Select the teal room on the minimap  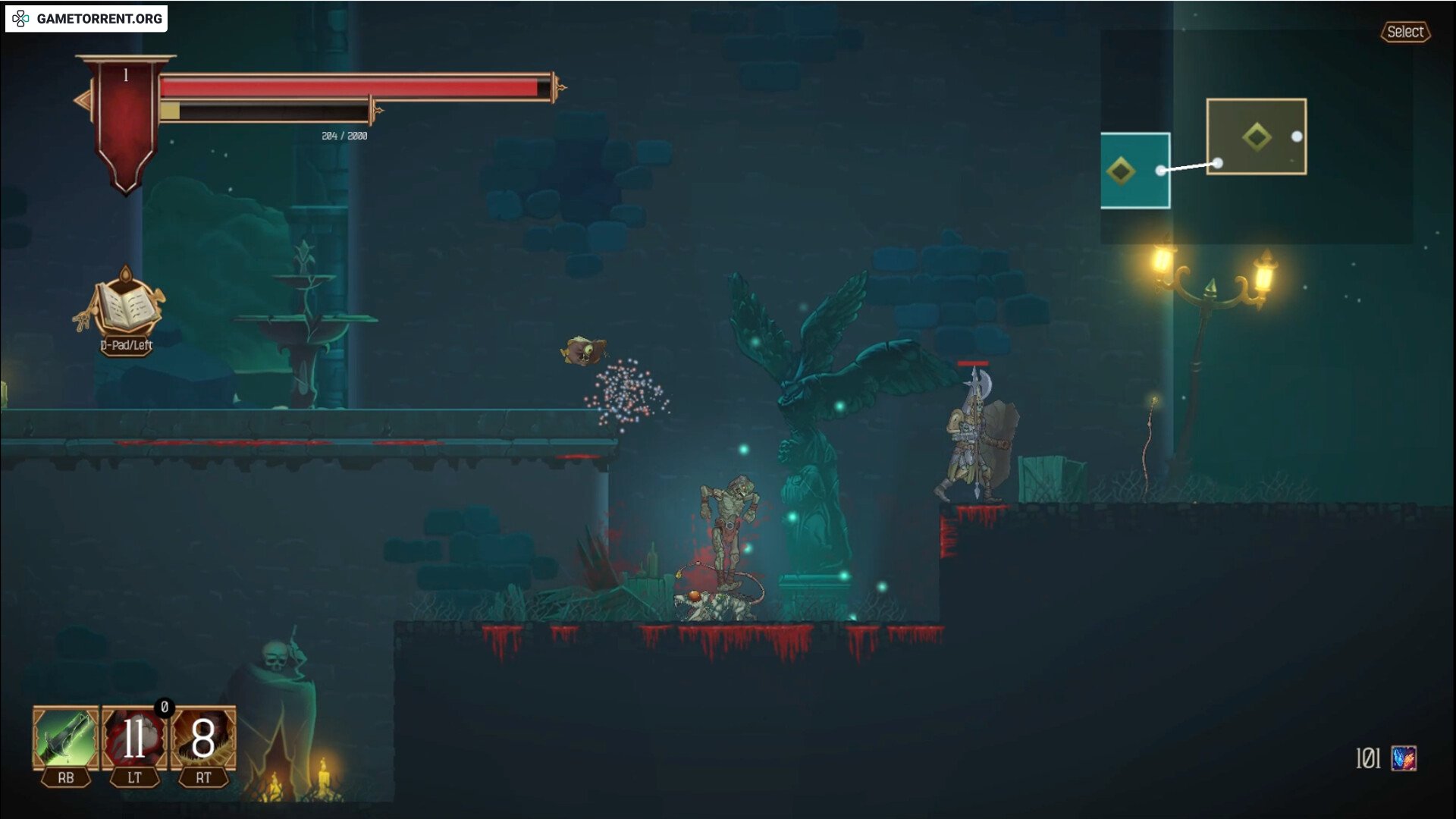[1134, 171]
